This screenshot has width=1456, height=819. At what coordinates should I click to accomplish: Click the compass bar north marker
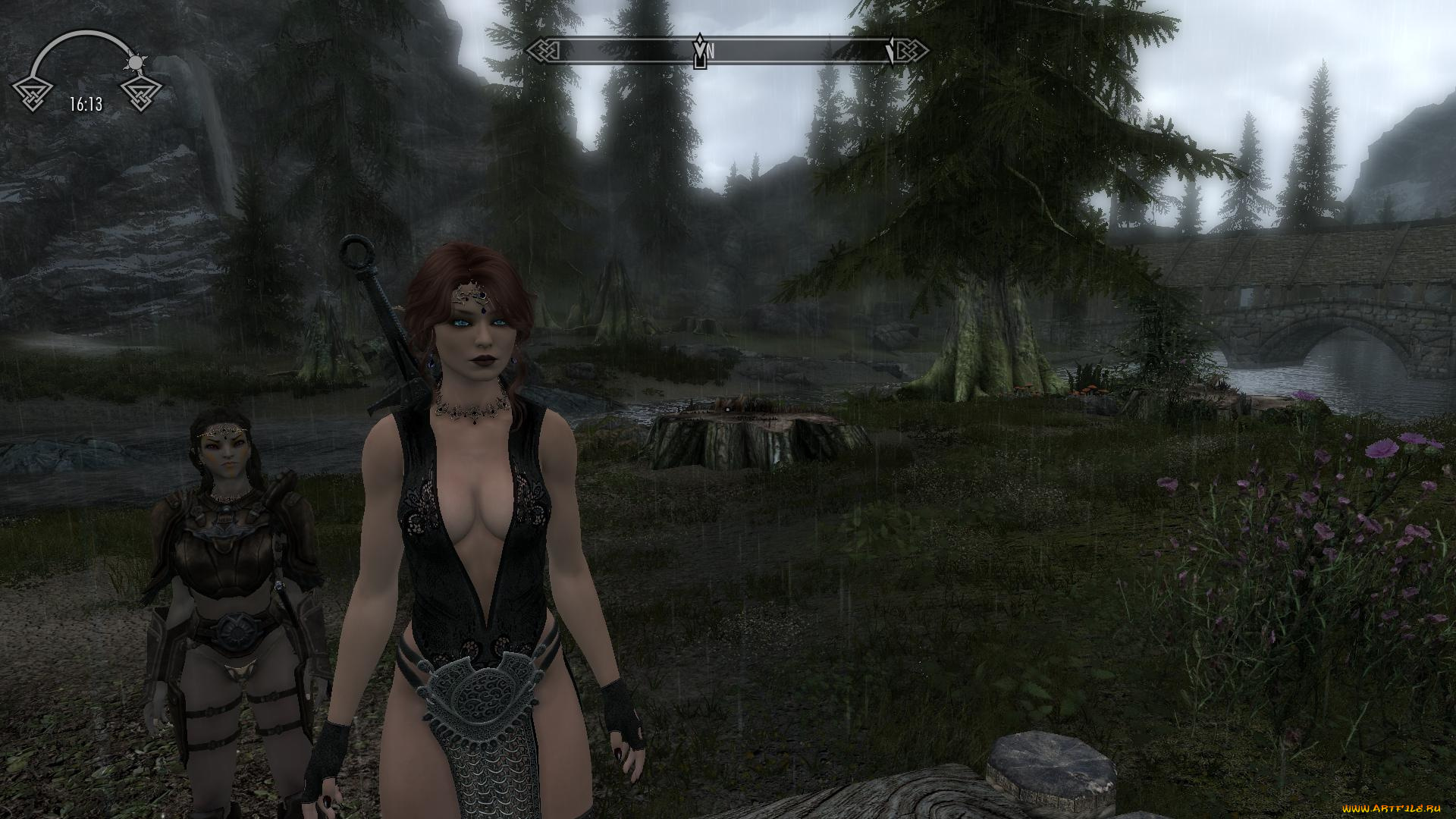coord(710,51)
